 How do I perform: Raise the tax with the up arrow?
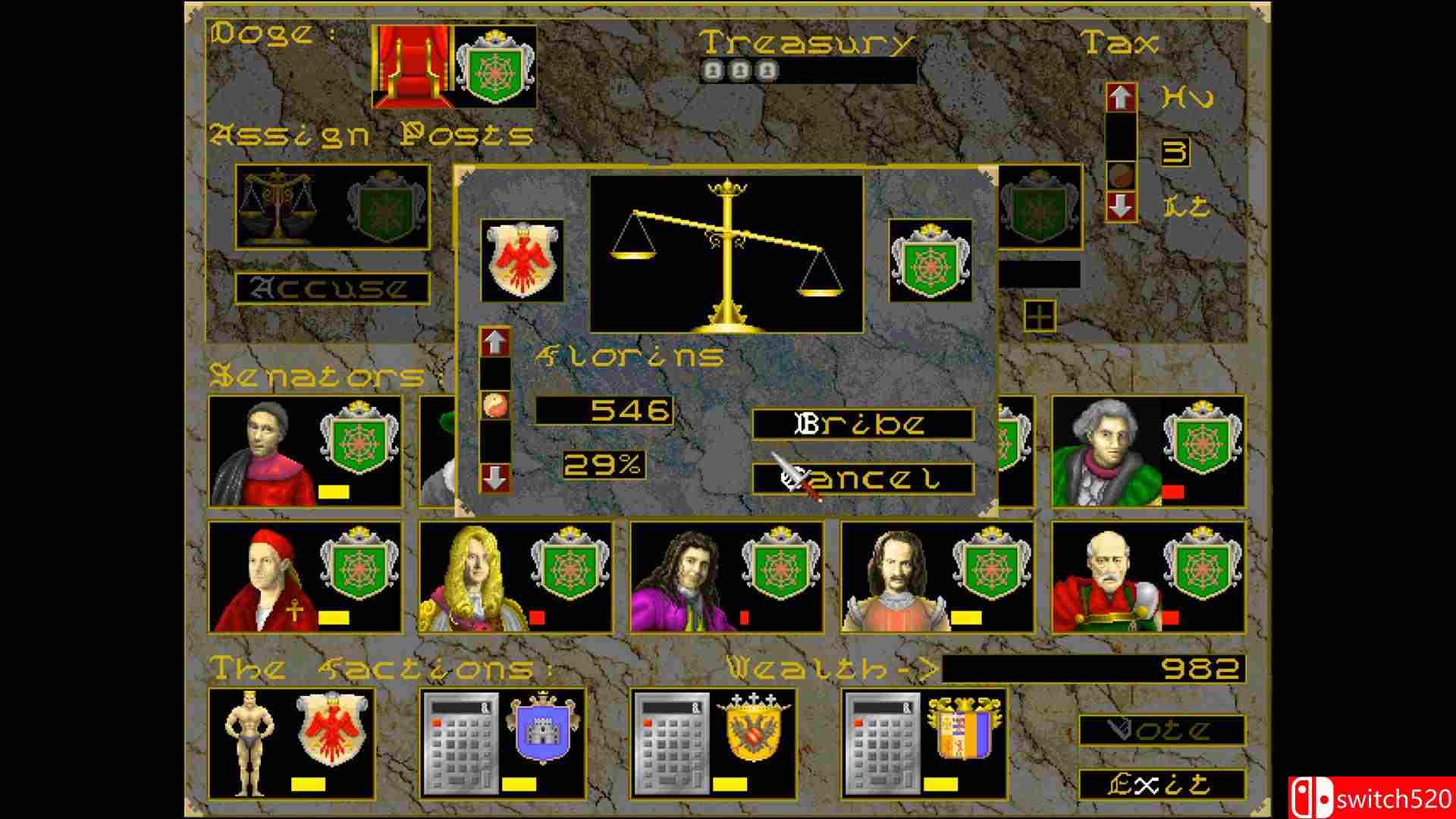1120,98
